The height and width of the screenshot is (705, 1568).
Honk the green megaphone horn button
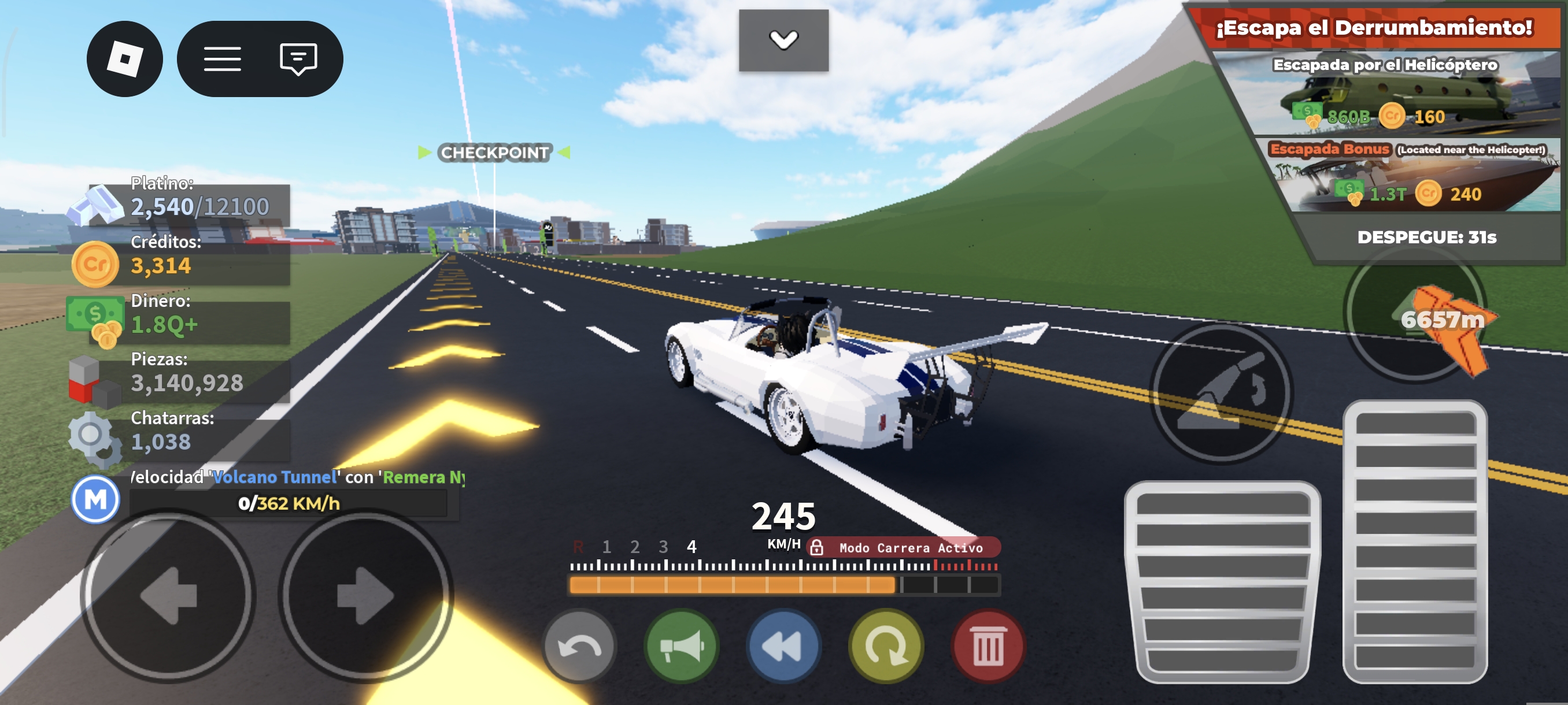pyautogui.click(x=681, y=646)
